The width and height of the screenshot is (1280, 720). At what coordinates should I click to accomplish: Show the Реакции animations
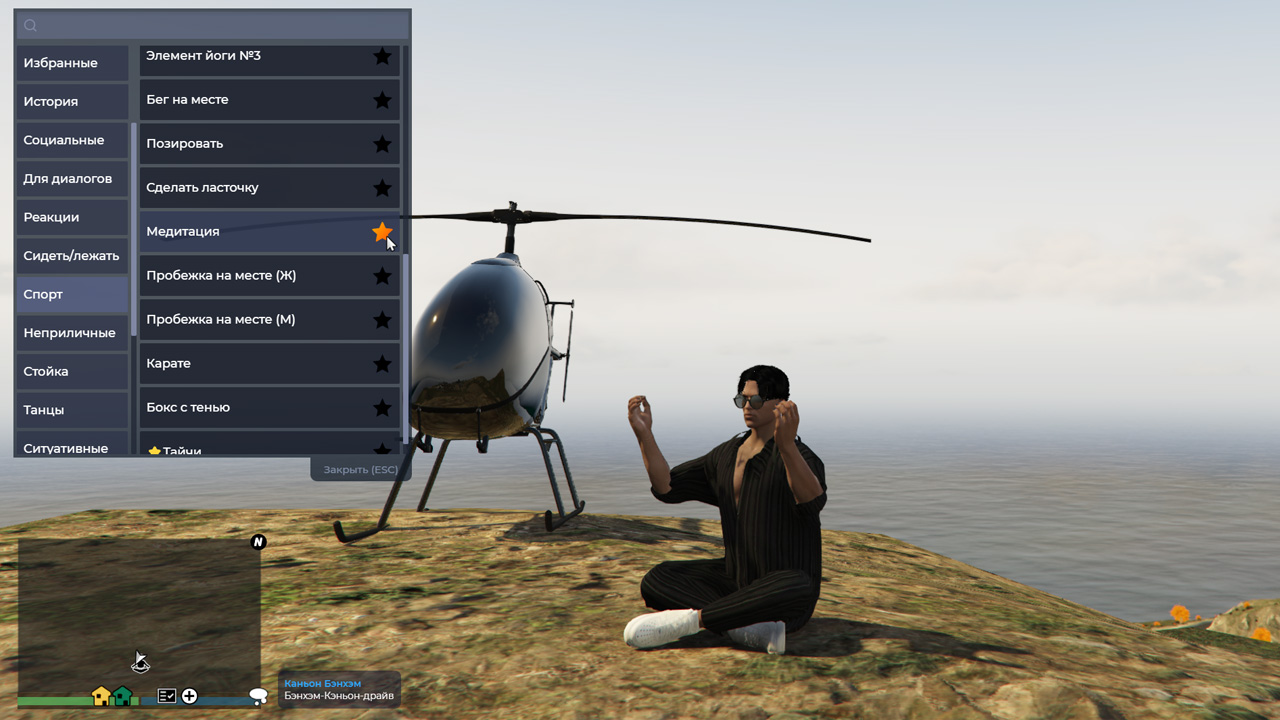(x=71, y=217)
